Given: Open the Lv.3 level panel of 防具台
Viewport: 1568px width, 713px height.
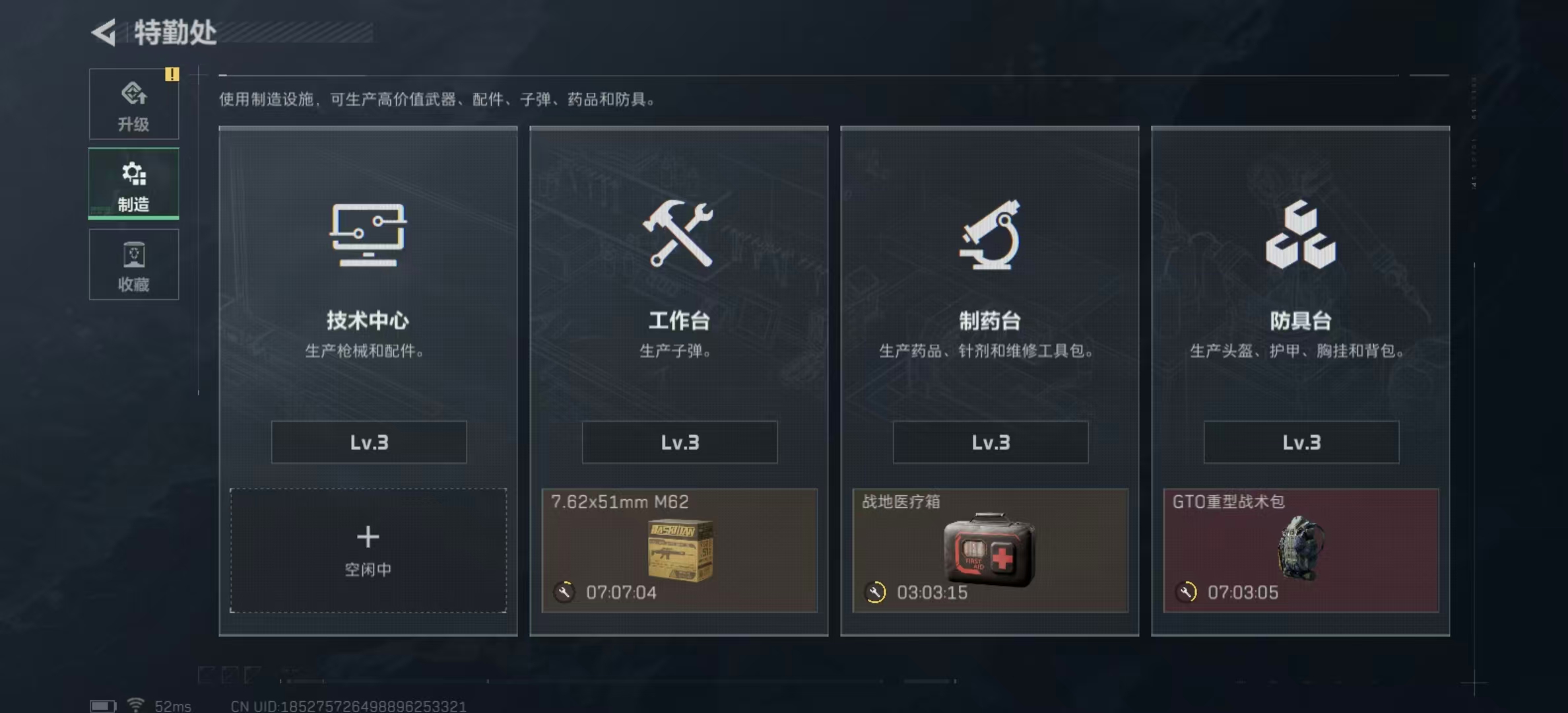Looking at the screenshot, I should [x=1301, y=442].
